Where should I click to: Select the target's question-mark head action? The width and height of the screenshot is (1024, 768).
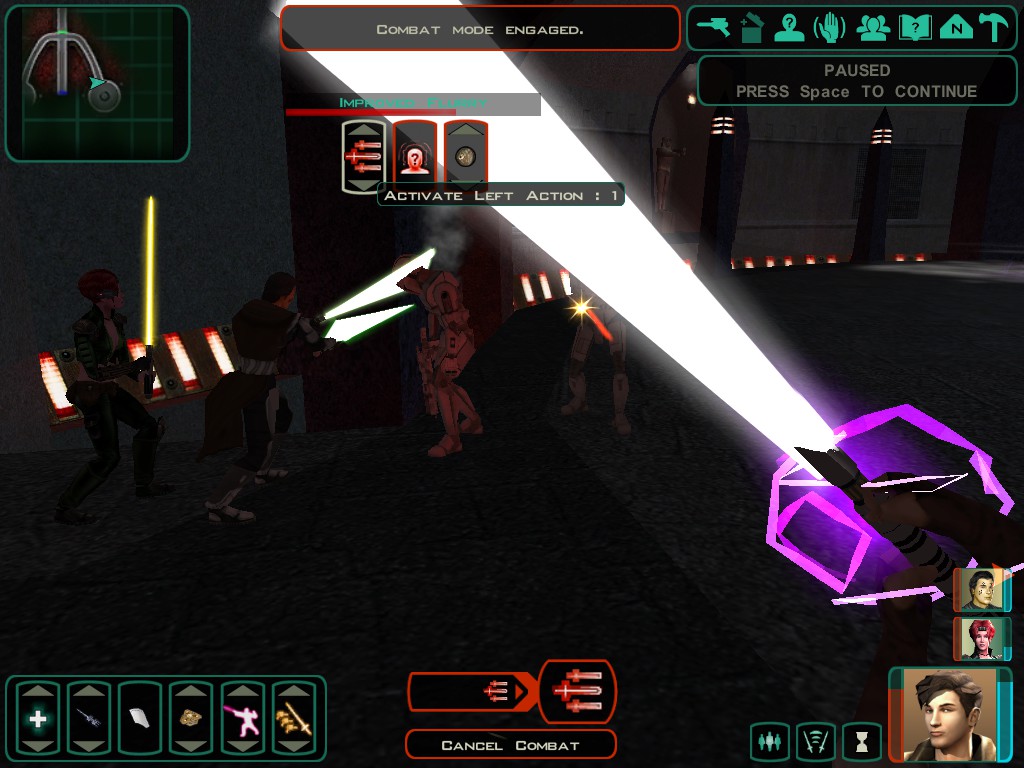pyautogui.click(x=415, y=156)
